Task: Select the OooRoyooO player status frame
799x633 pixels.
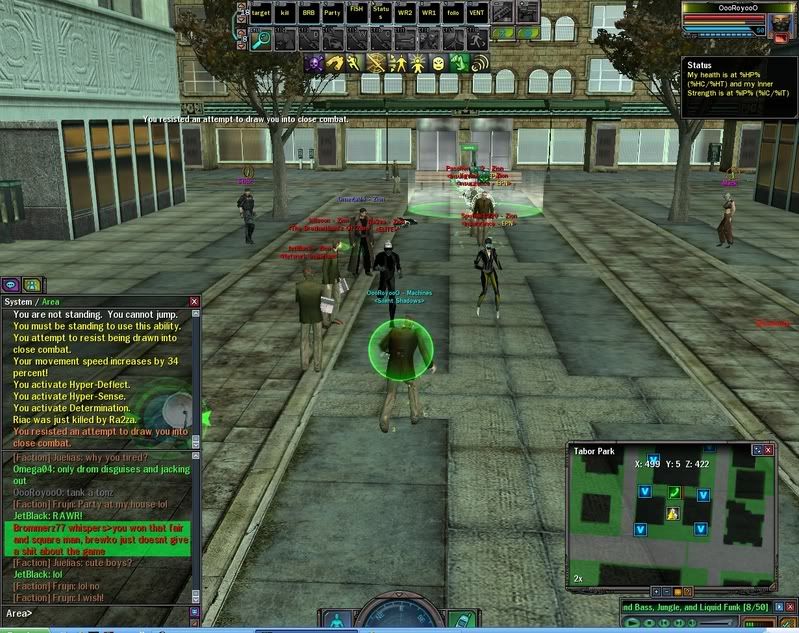Action: coord(739,20)
